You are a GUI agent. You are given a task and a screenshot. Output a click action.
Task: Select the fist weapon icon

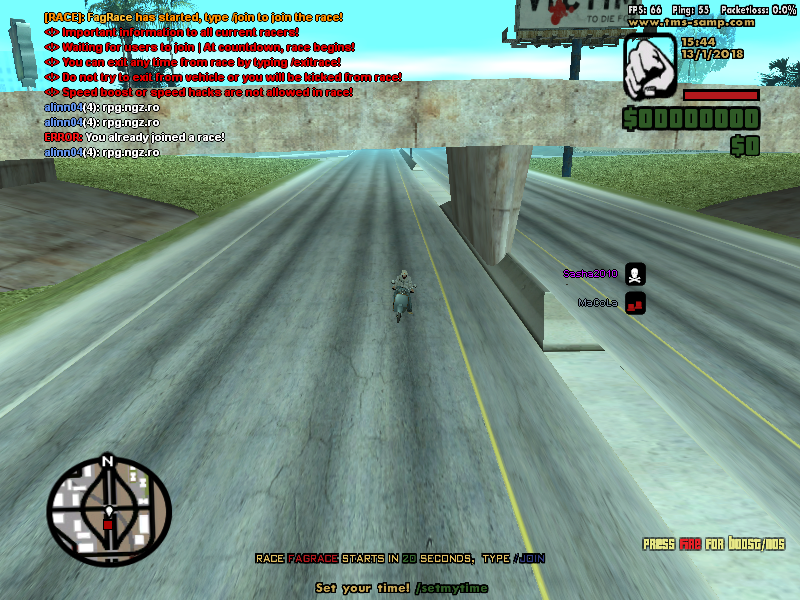click(x=649, y=66)
